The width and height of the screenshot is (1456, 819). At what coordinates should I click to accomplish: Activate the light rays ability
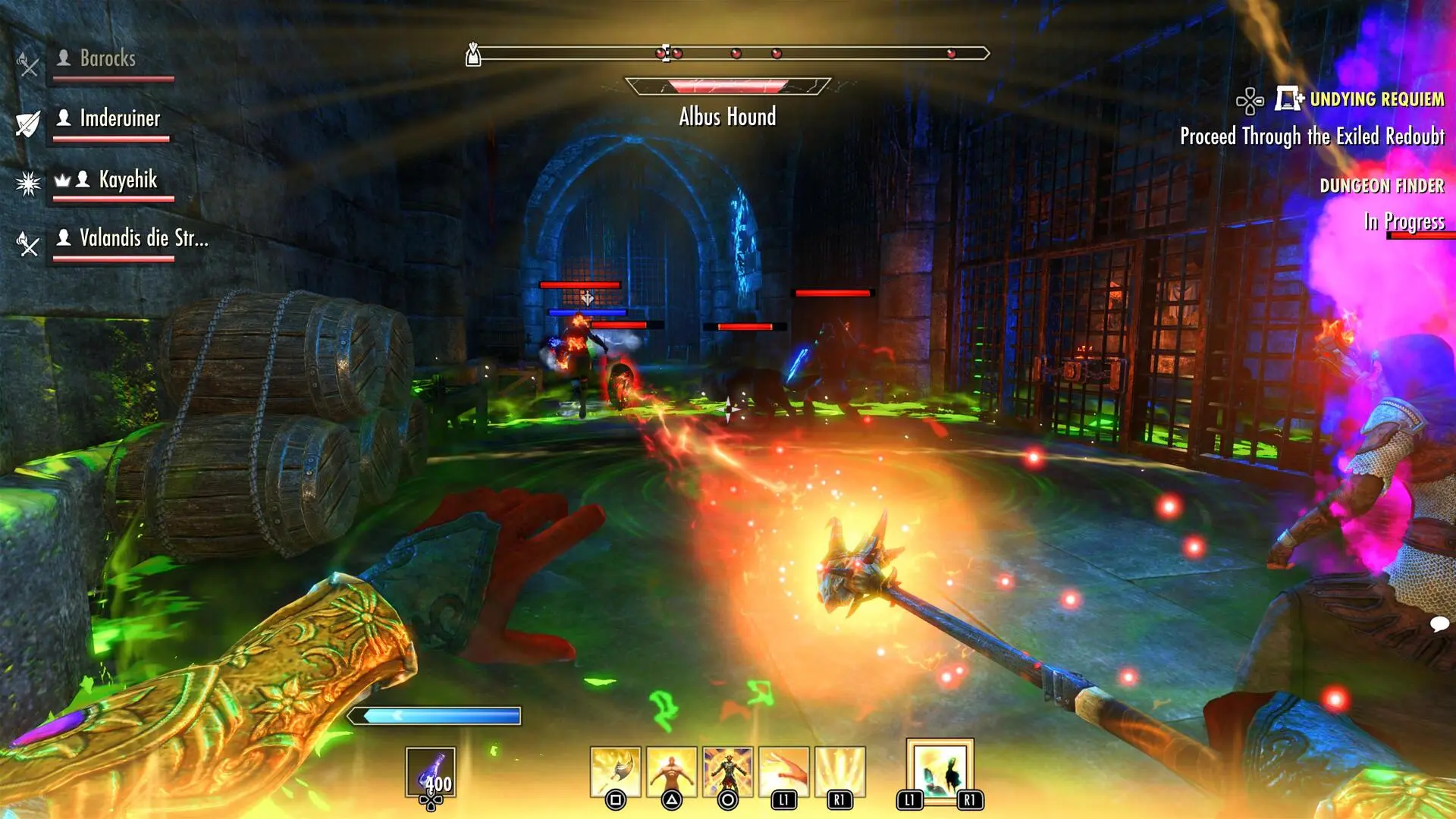coord(839,772)
